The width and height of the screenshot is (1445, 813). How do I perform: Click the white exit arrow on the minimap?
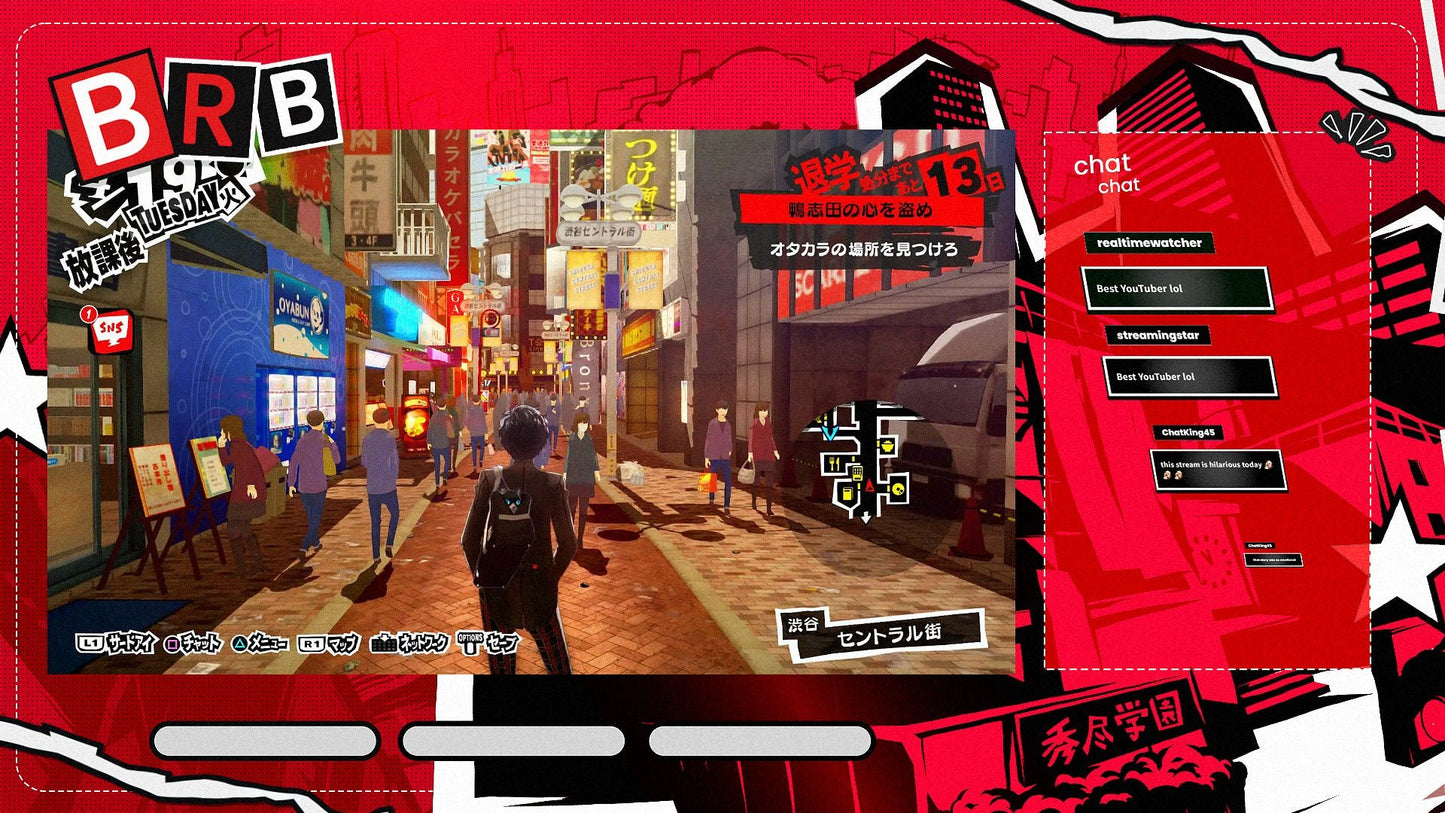coord(865,516)
